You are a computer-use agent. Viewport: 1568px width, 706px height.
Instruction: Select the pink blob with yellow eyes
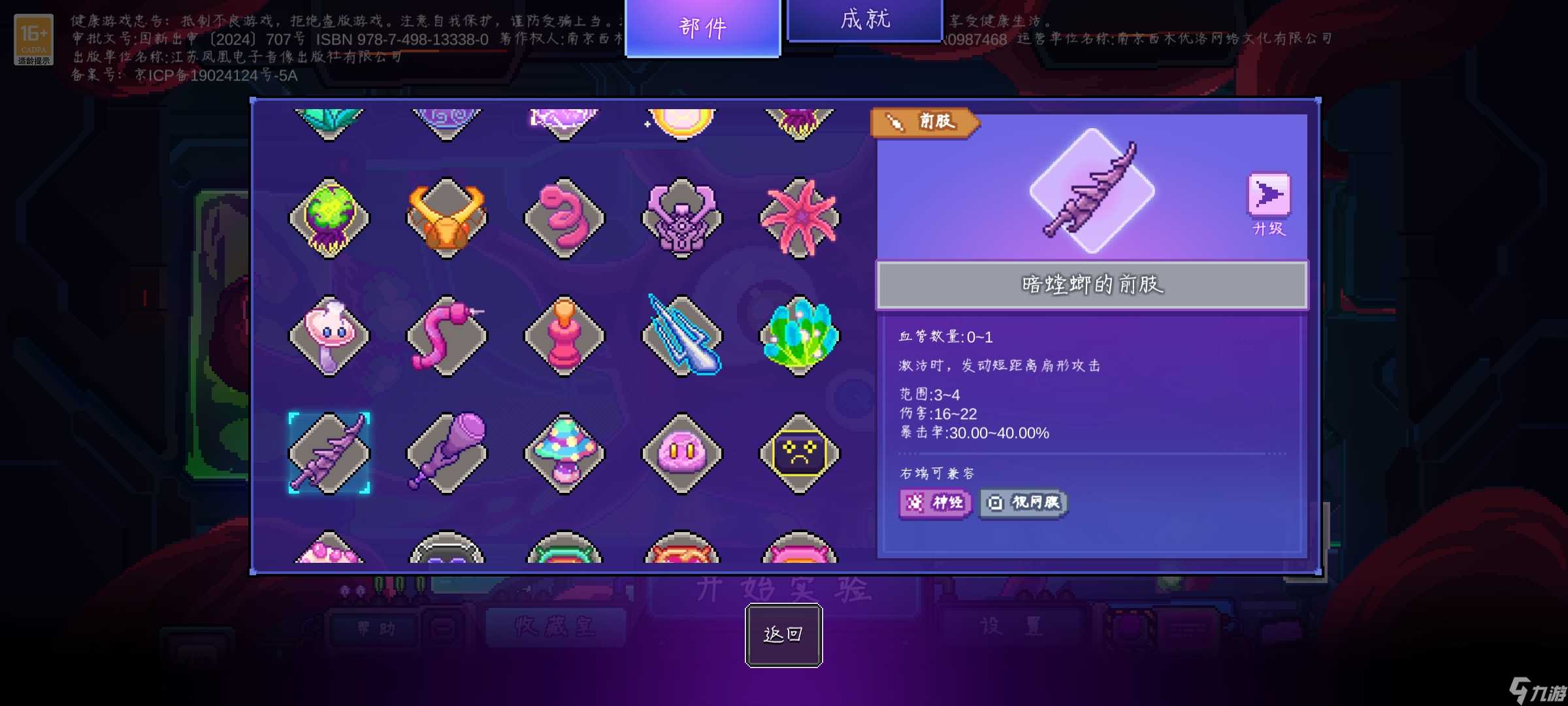click(681, 453)
